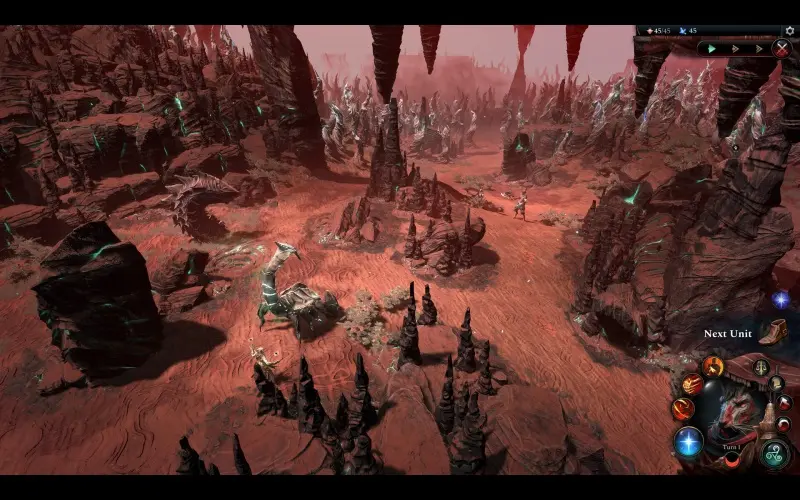Select the white flag retreat icon
Viewport: 800px width, 500px height.
[x=783, y=403]
